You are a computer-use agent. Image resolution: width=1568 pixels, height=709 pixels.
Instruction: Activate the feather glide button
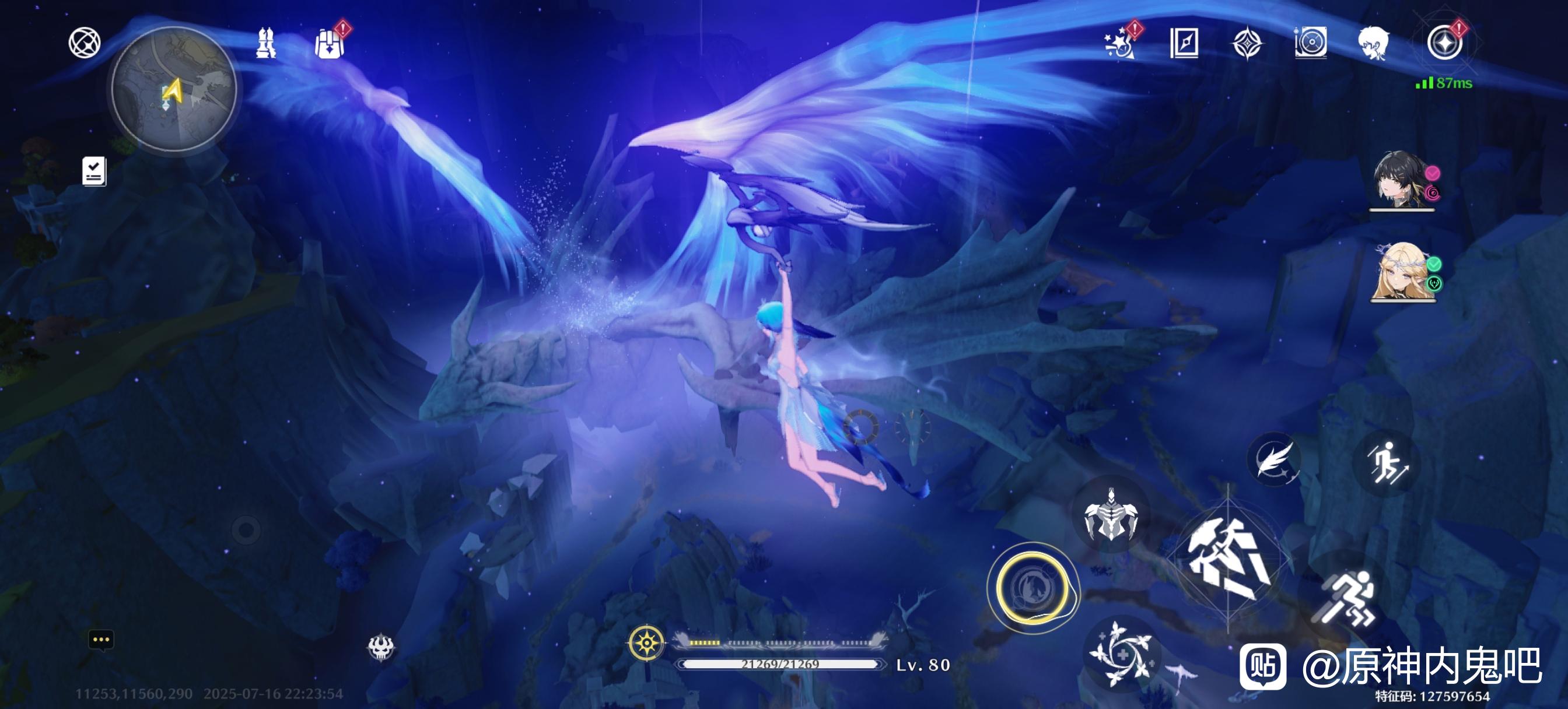(1272, 459)
